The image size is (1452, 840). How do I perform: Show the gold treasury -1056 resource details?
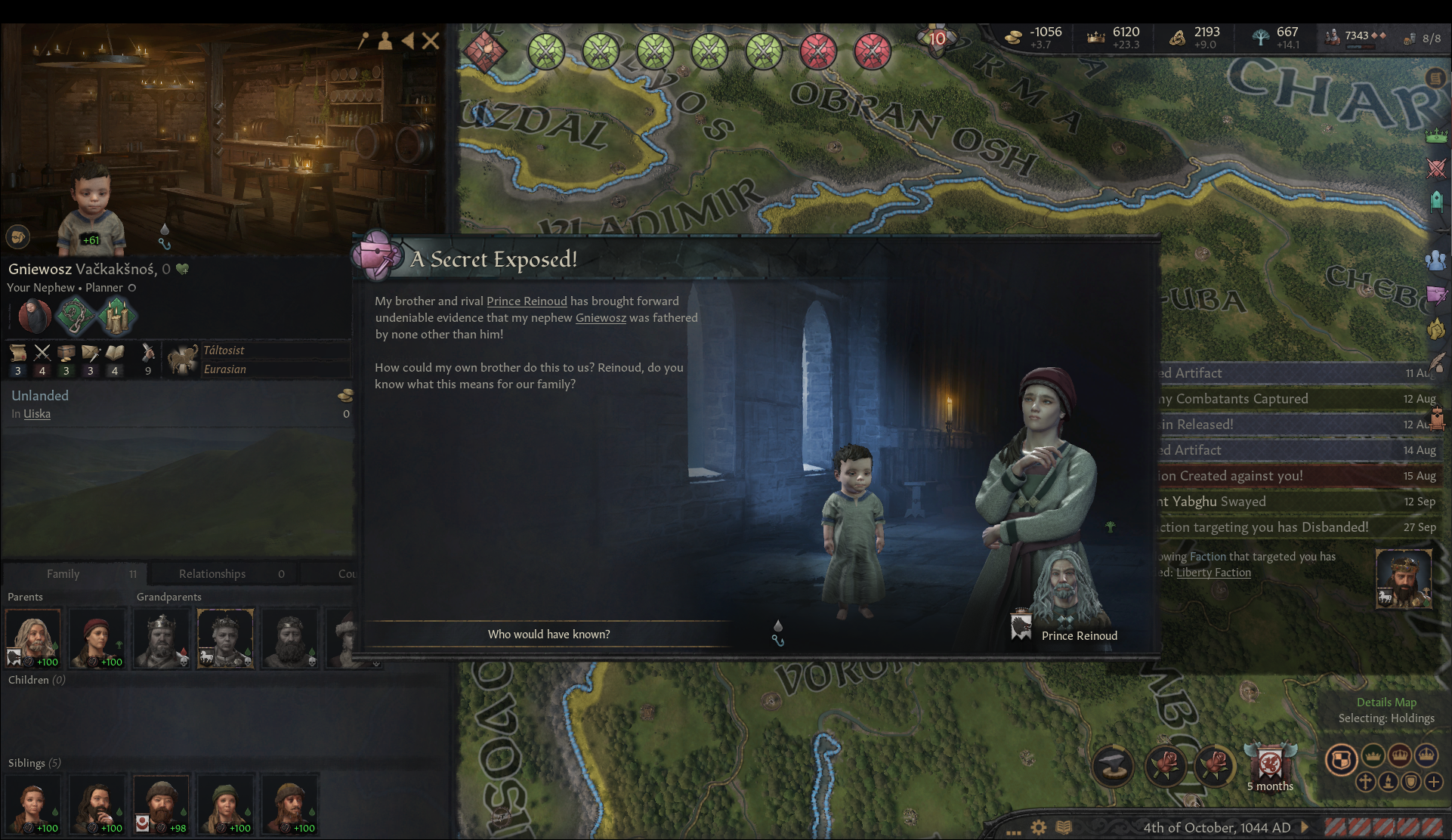pos(1035,36)
